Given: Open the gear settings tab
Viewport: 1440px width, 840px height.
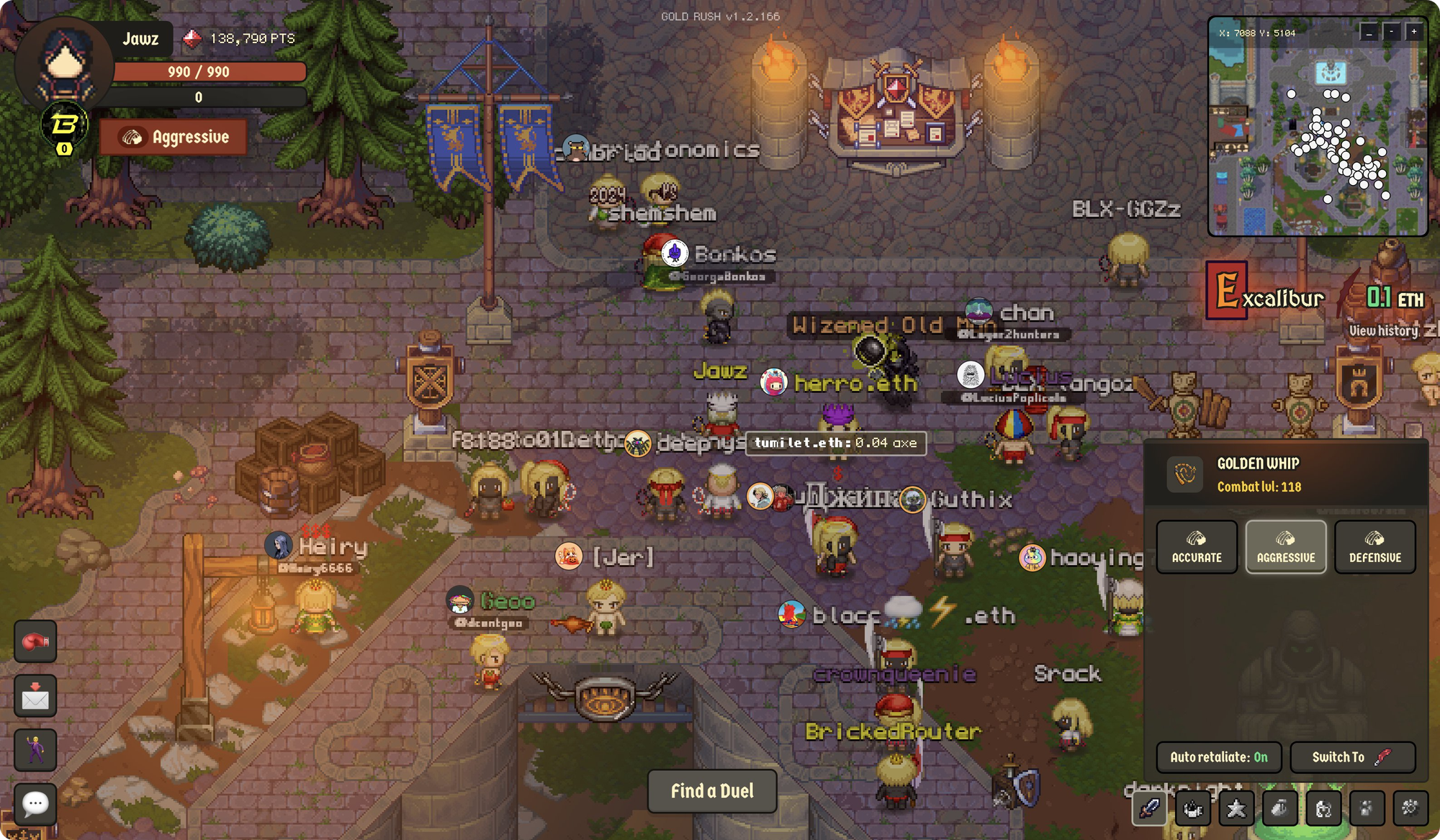Looking at the screenshot, I should (x=1410, y=808).
